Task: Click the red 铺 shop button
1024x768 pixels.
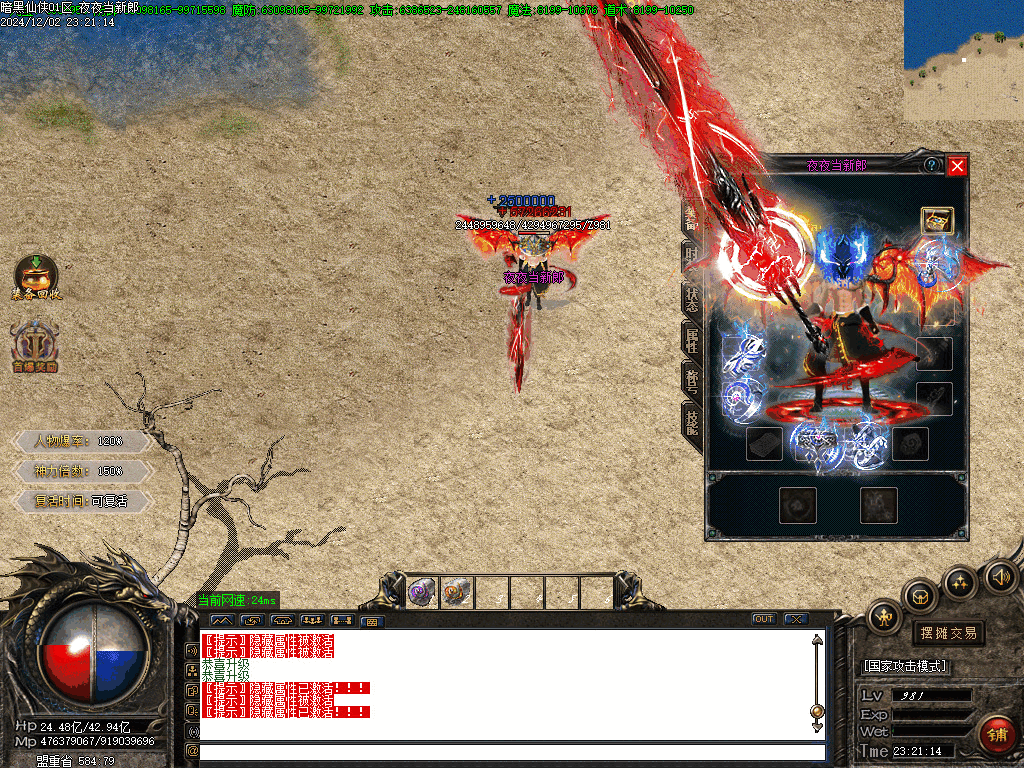Action: 996,735
